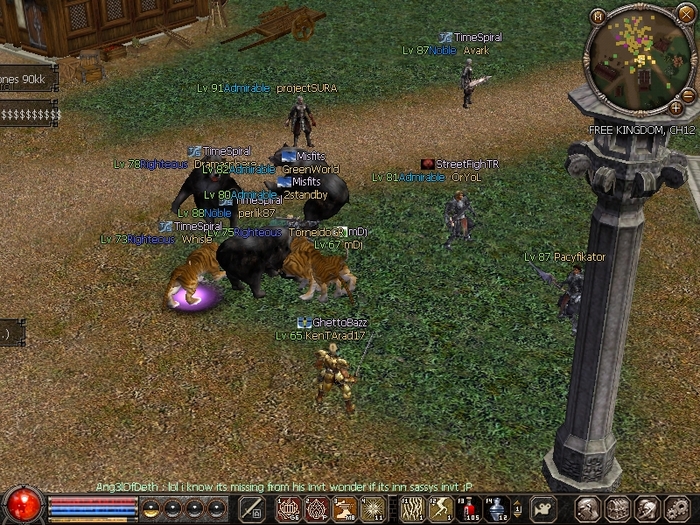Open the character window button
700x525 pixels.
[x=588, y=508]
